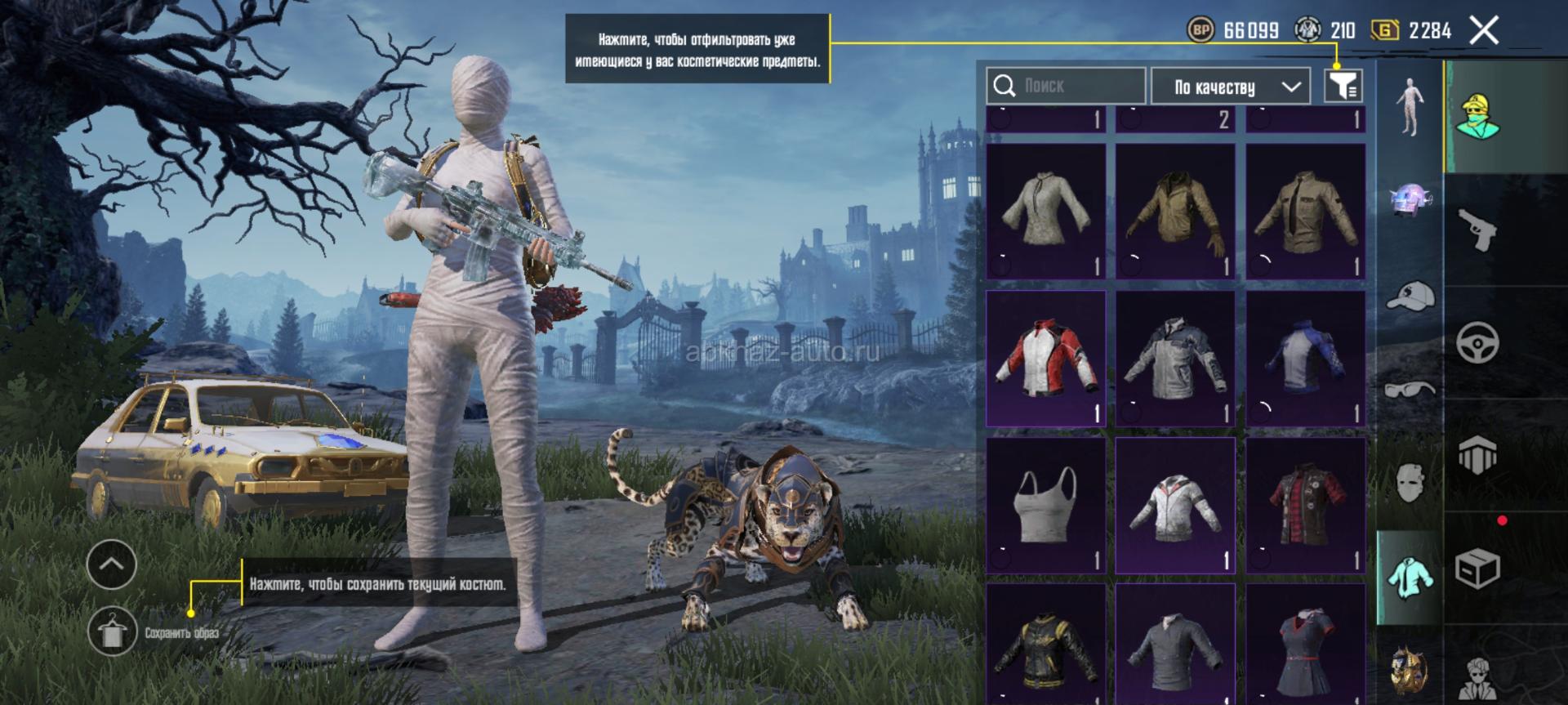Select the red plaid vest item
The image size is (1568, 705).
tap(1305, 505)
